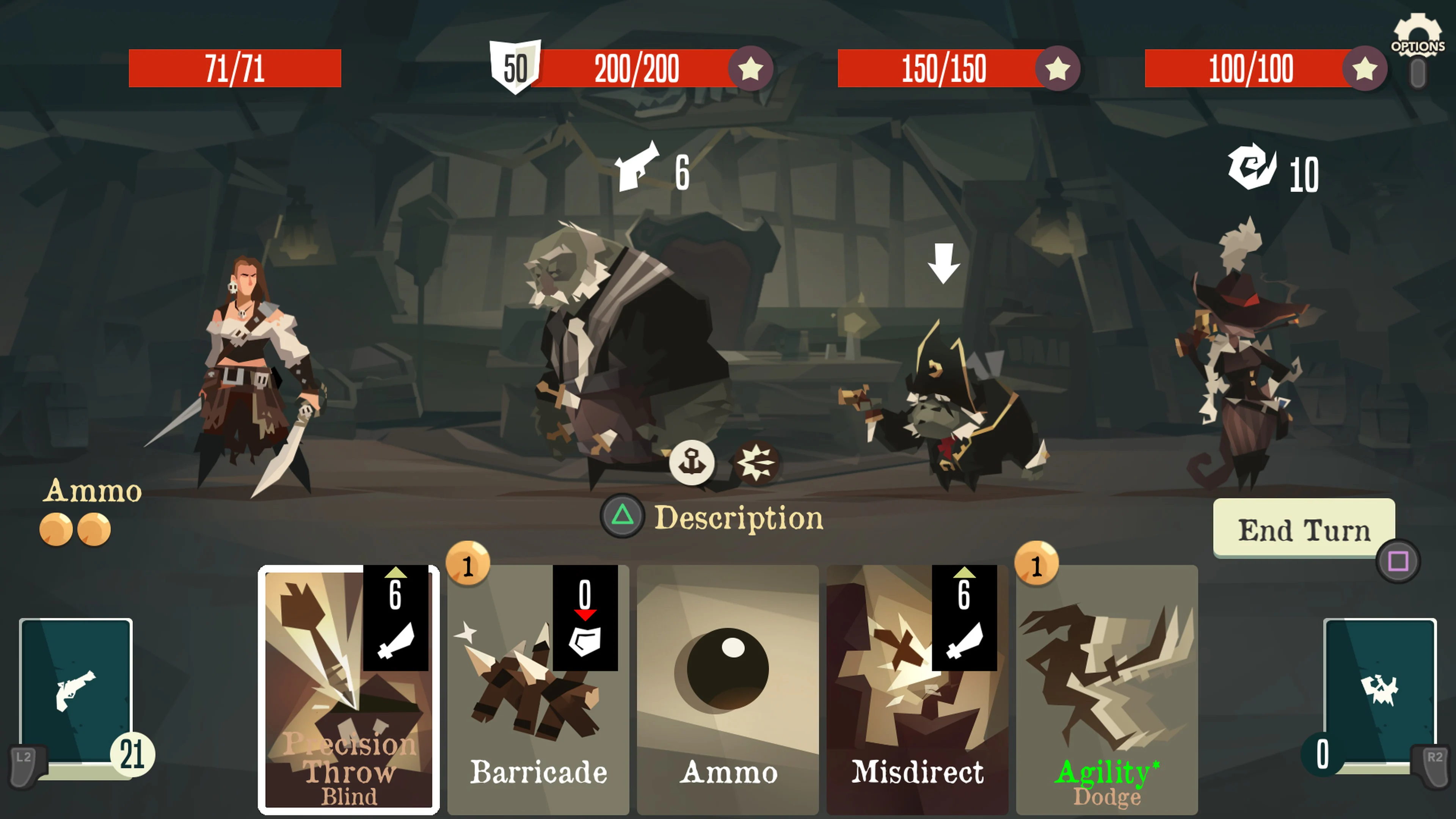Click the star on the boss health bar
The width and height of the screenshot is (1456, 819).
[x=751, y=69]
